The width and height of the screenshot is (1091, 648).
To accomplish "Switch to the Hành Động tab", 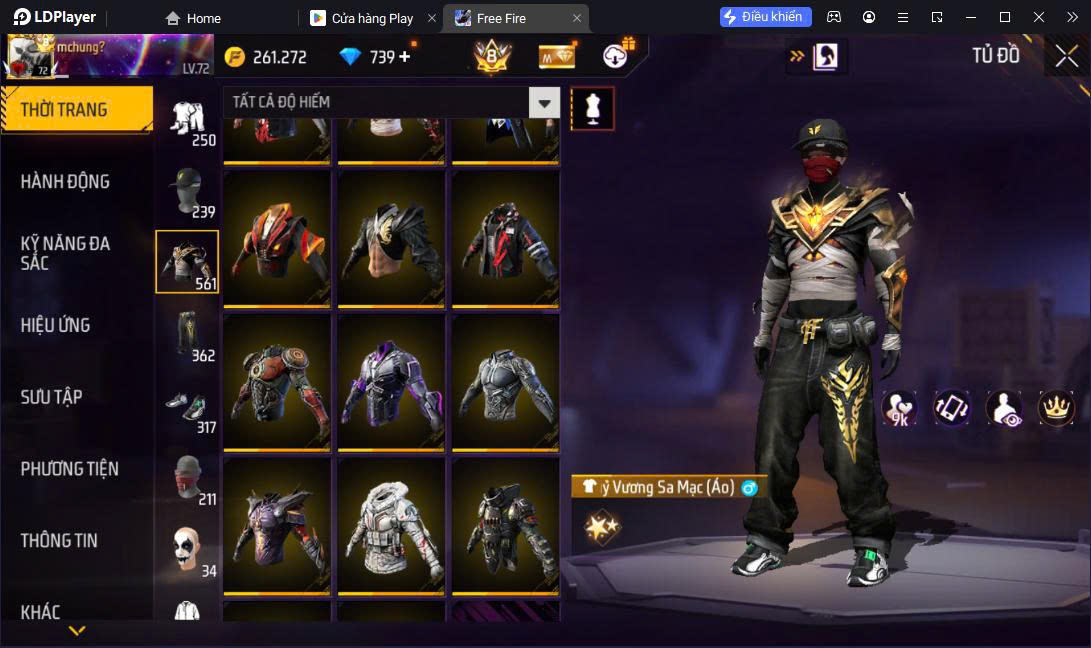I will (x=66, y=181).
